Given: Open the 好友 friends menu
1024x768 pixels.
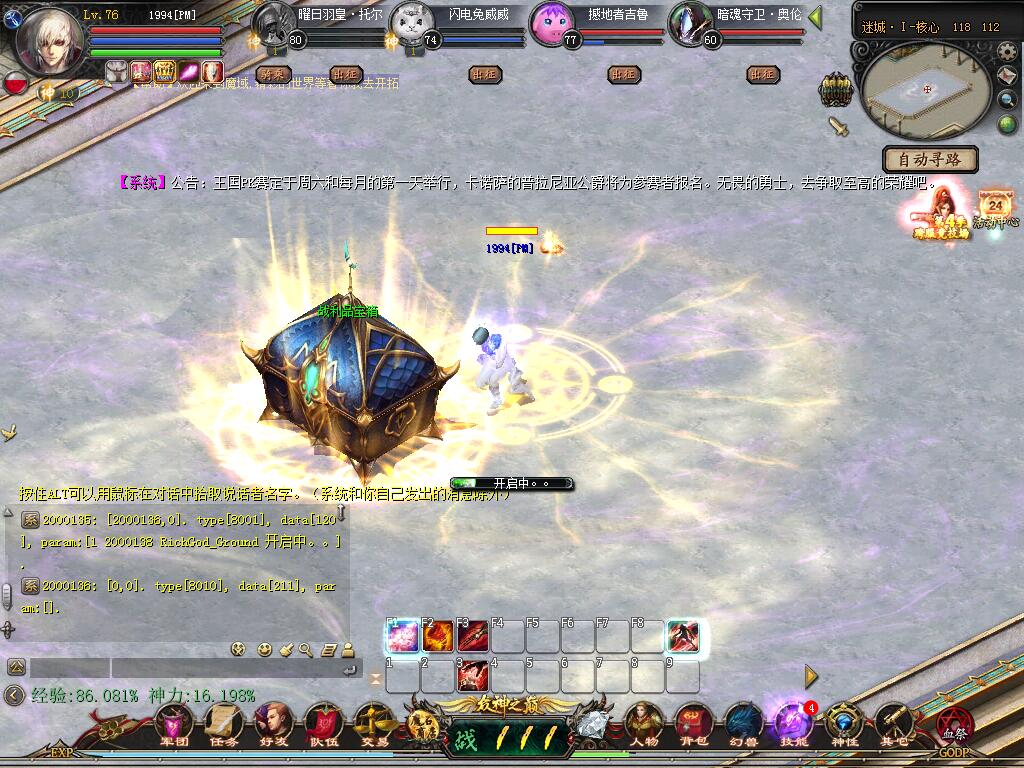Looking at the screenshot, I should coord(272,723).
